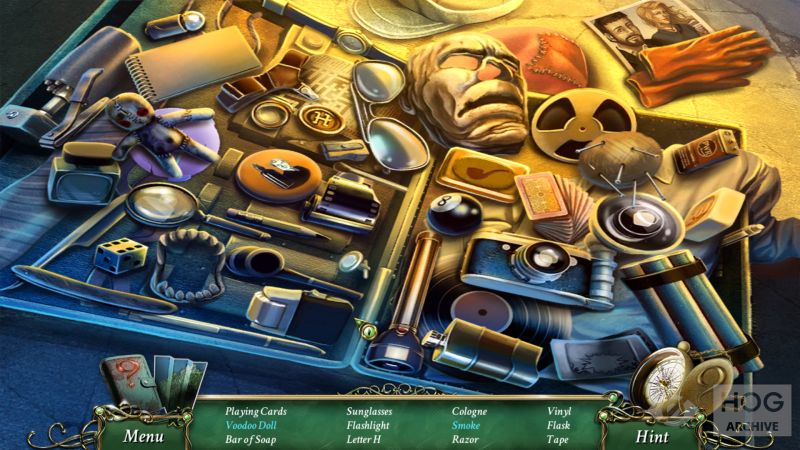Open the Menu button
The height and width of the screenshot is (450, 800).
click(x=143, y=436)
